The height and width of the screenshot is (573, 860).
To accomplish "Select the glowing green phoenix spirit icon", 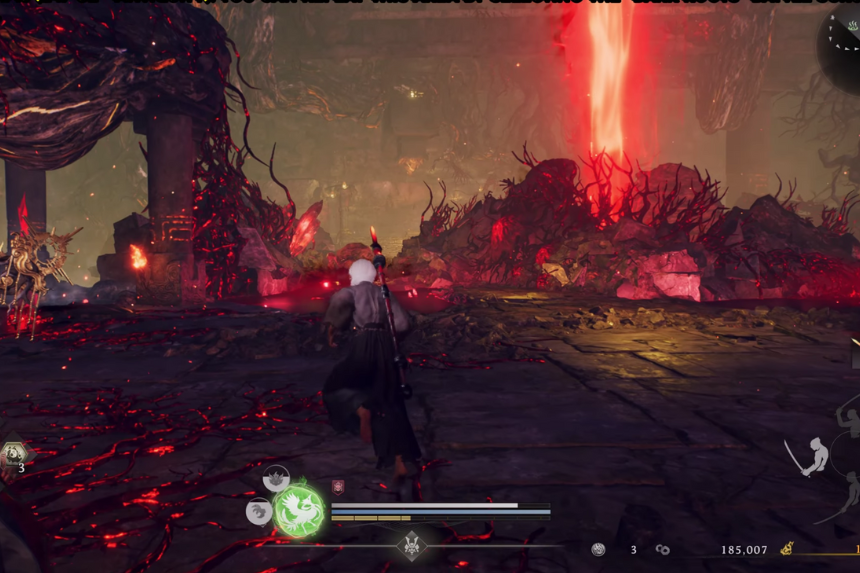I will click(x=299, y=510).
